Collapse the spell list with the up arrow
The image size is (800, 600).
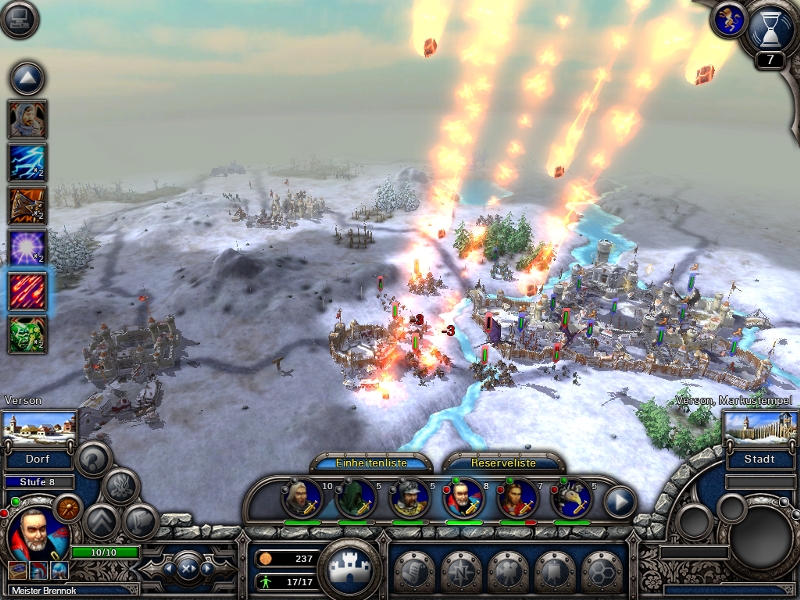[x=28, y=78]
